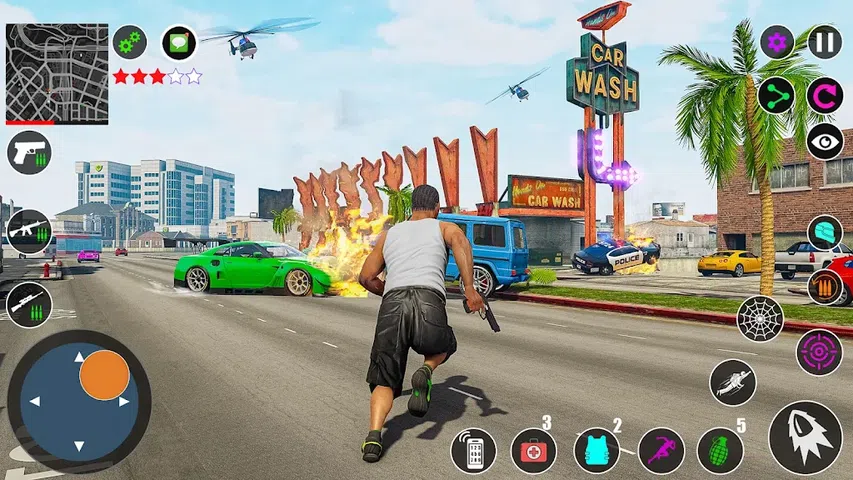Select the assault rifle weapon
This screenshot has height=480, width=853.
tap(28, 232)
